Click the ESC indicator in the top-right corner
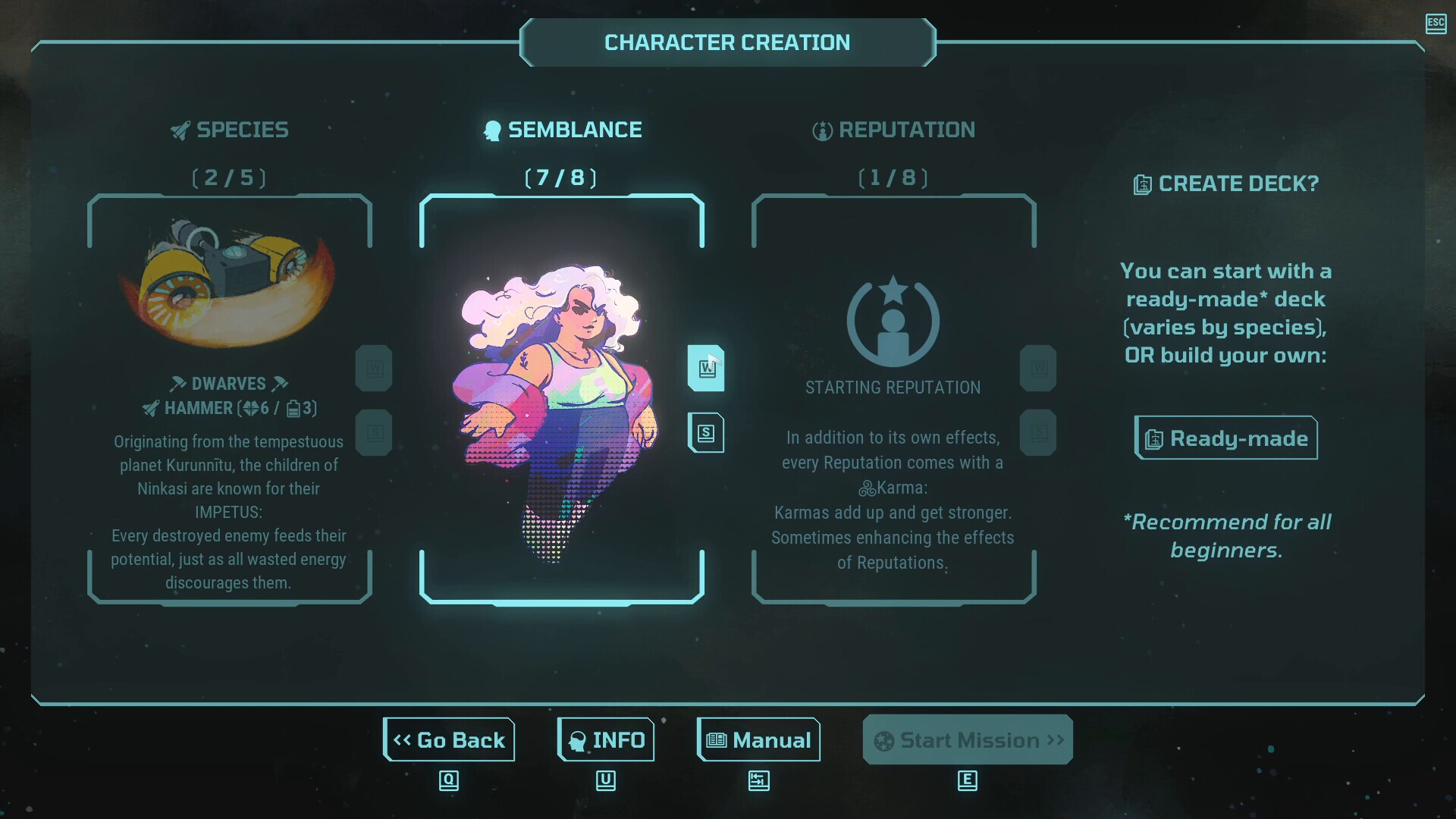Viewport: 1456px width, 819px height. click(x=1436, y=24)
